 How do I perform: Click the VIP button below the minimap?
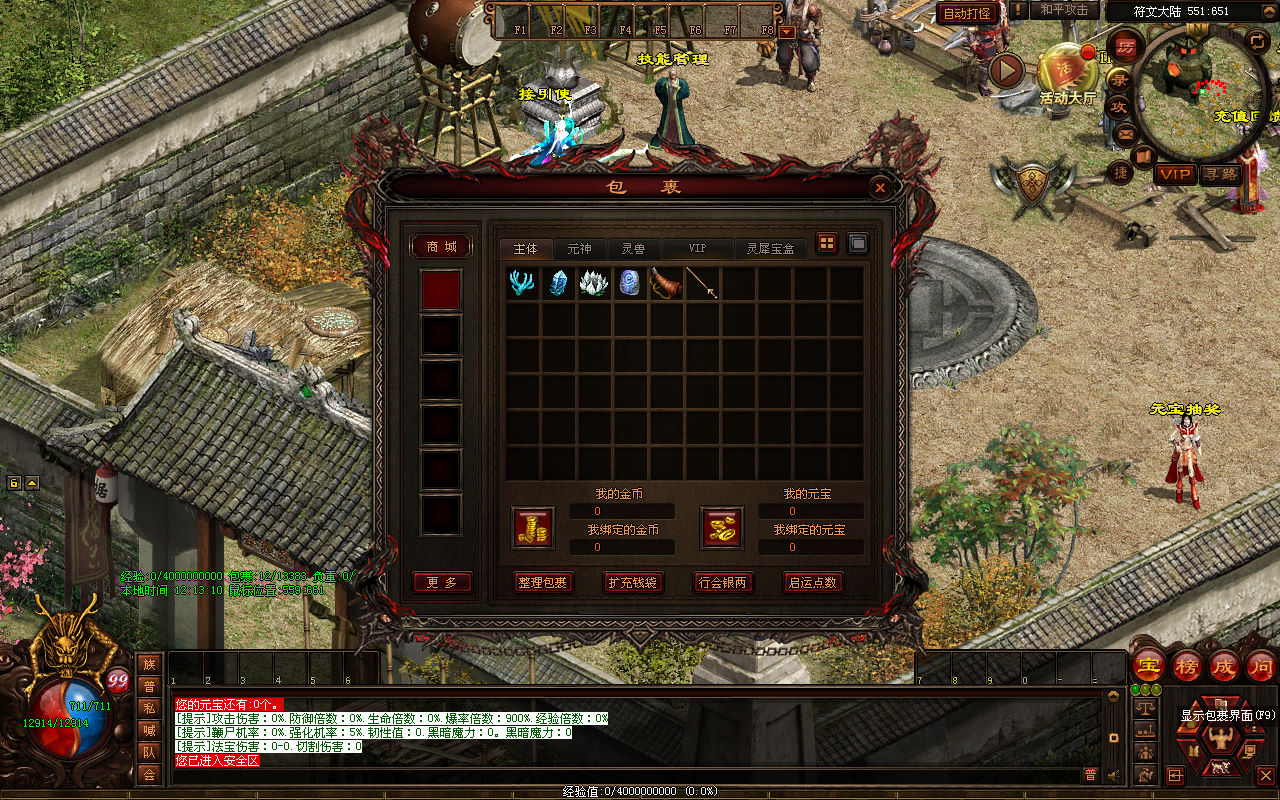point(1175,174)
